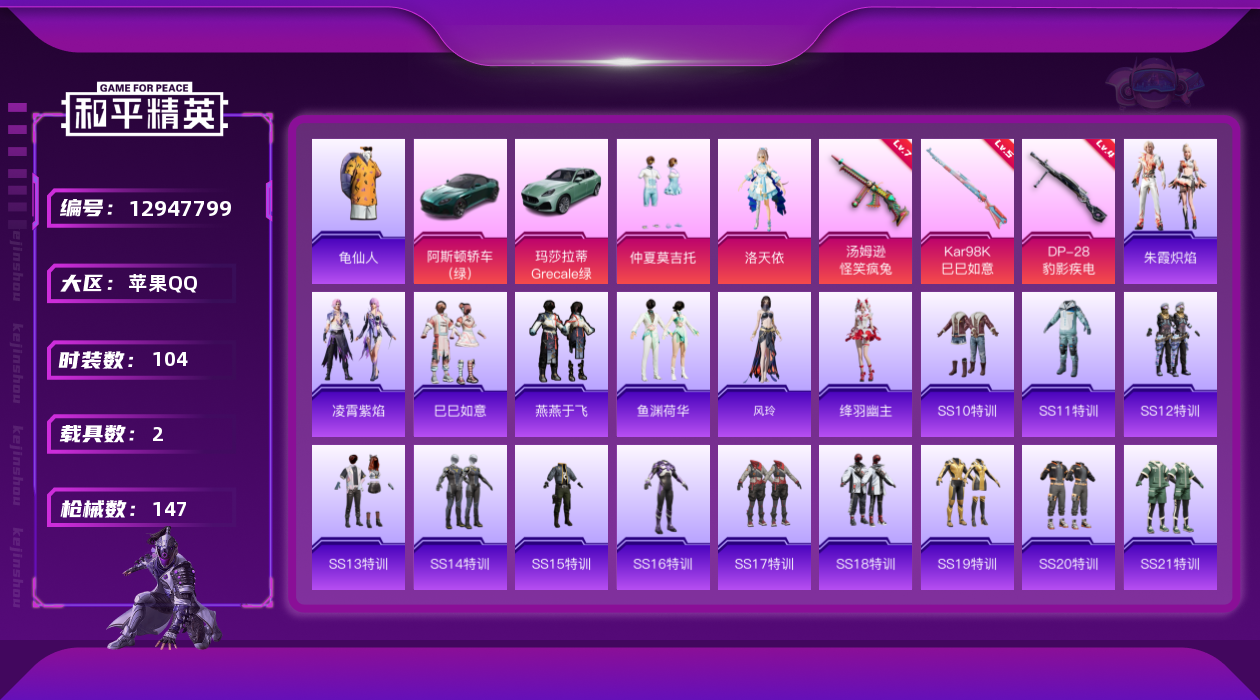Open the 鱼渊荷华 outfit tile

point(663,364)
